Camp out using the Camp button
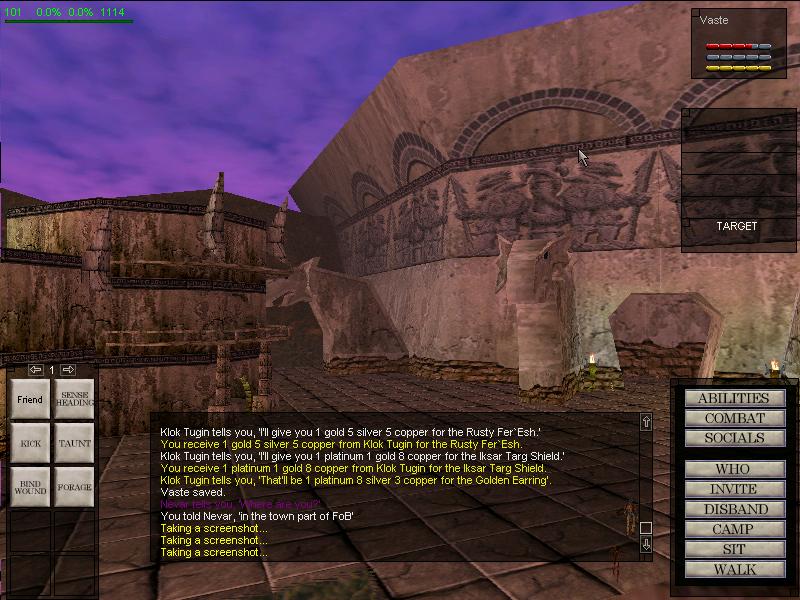This screenshot has width=800, height=600. pos(734,529)
